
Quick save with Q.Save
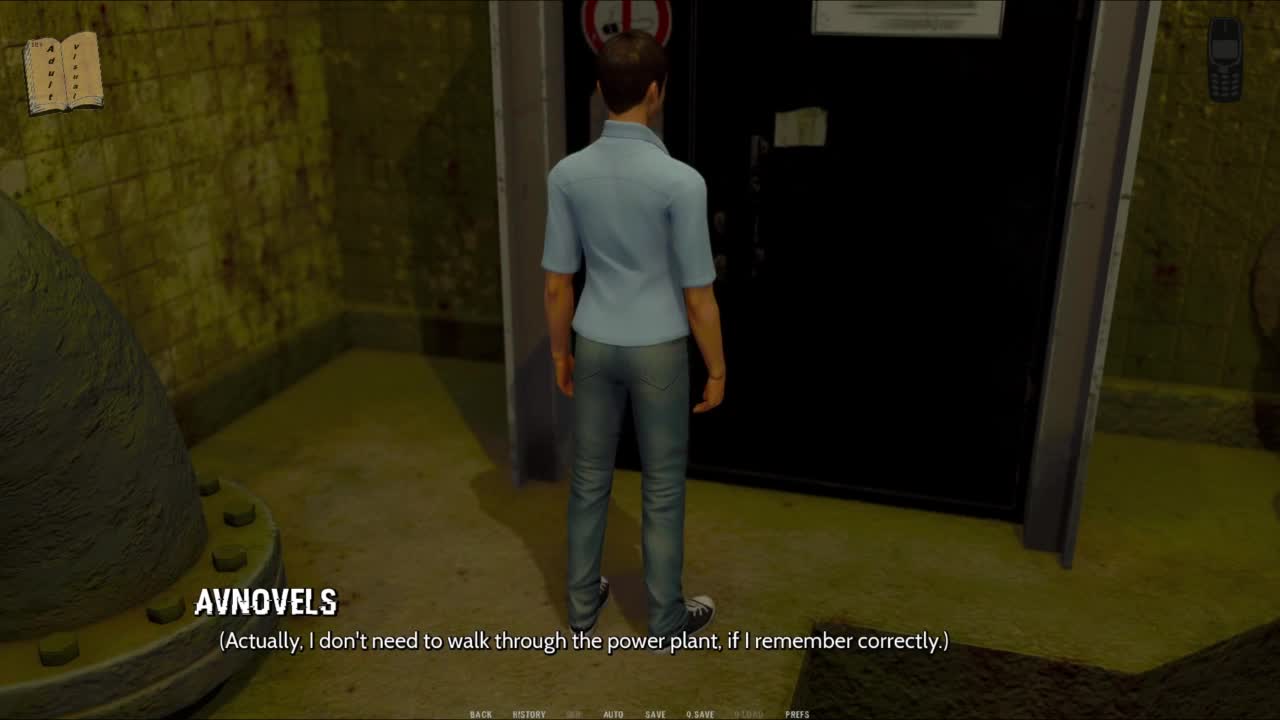(700, 714)
